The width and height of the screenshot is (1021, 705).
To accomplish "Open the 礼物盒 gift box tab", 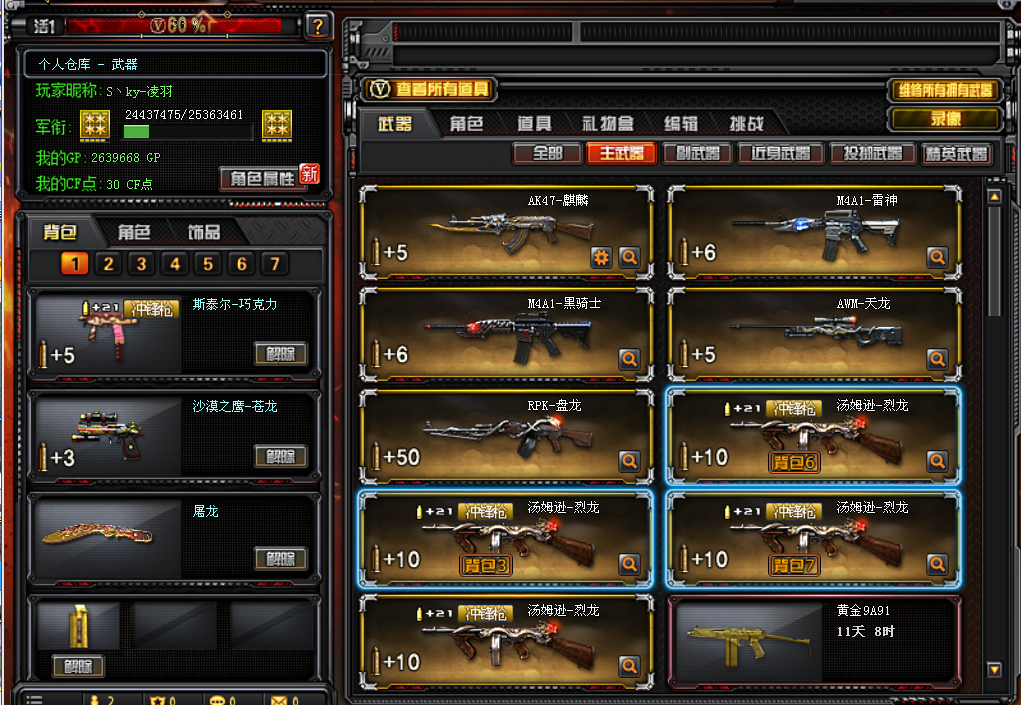I will point(608,124).
